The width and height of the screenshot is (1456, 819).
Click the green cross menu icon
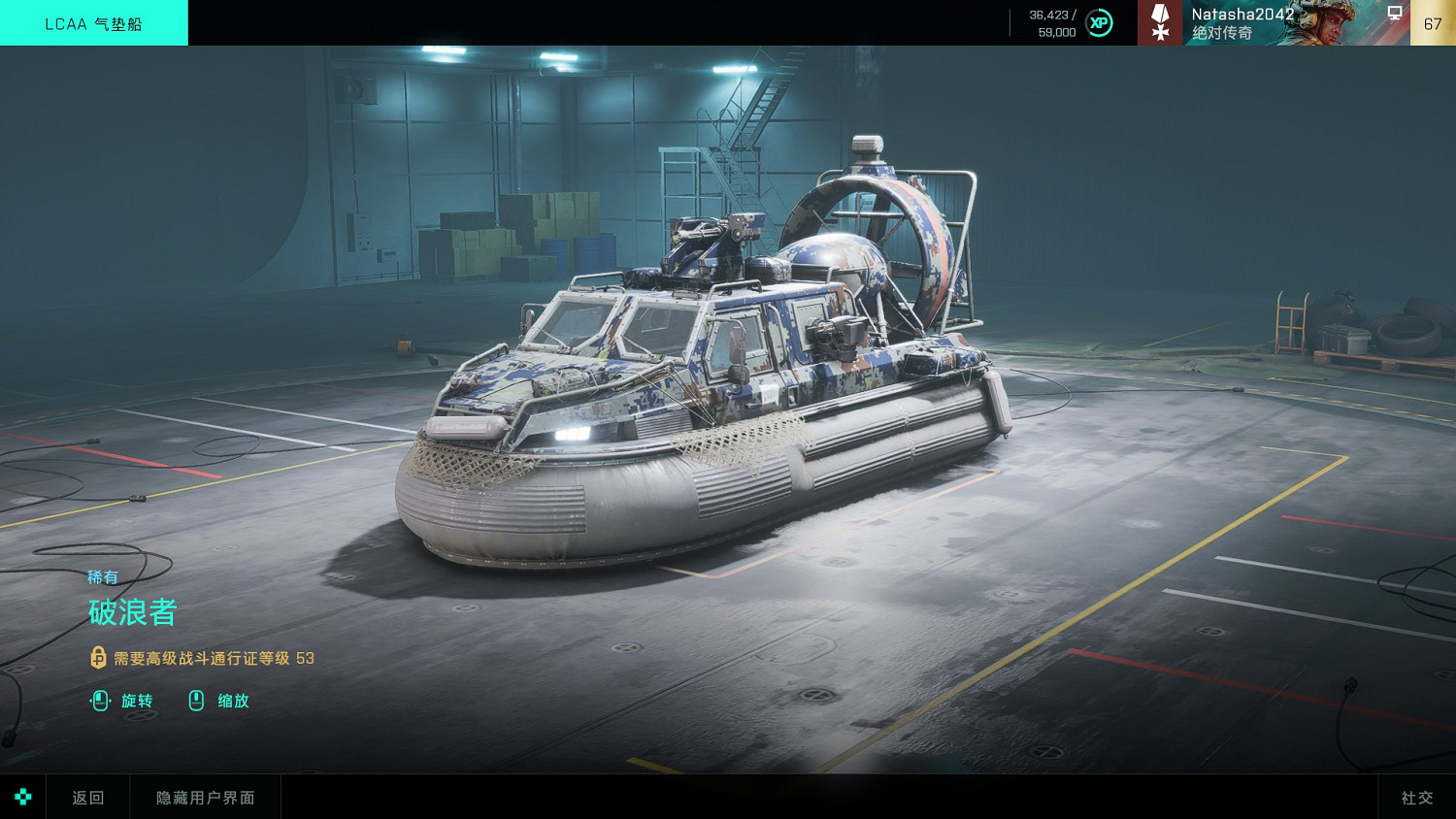point(22,797)
